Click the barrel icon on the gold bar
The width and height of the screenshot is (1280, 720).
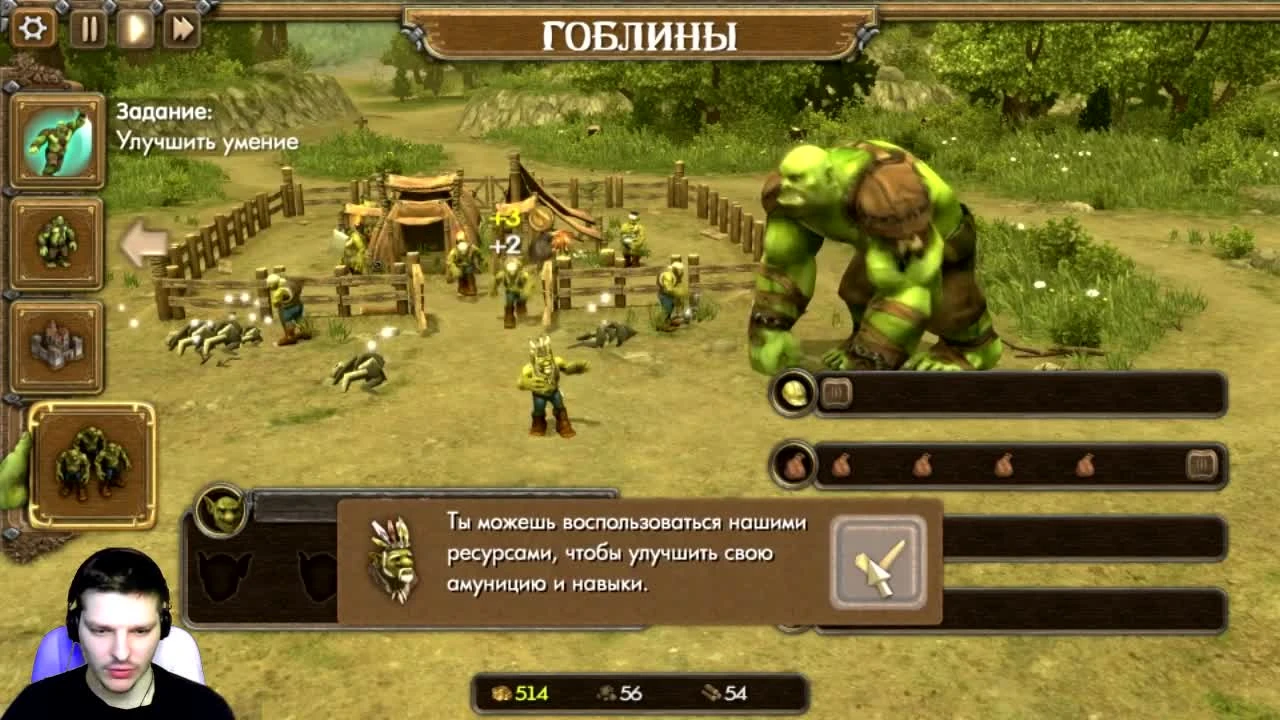point(835,392)
